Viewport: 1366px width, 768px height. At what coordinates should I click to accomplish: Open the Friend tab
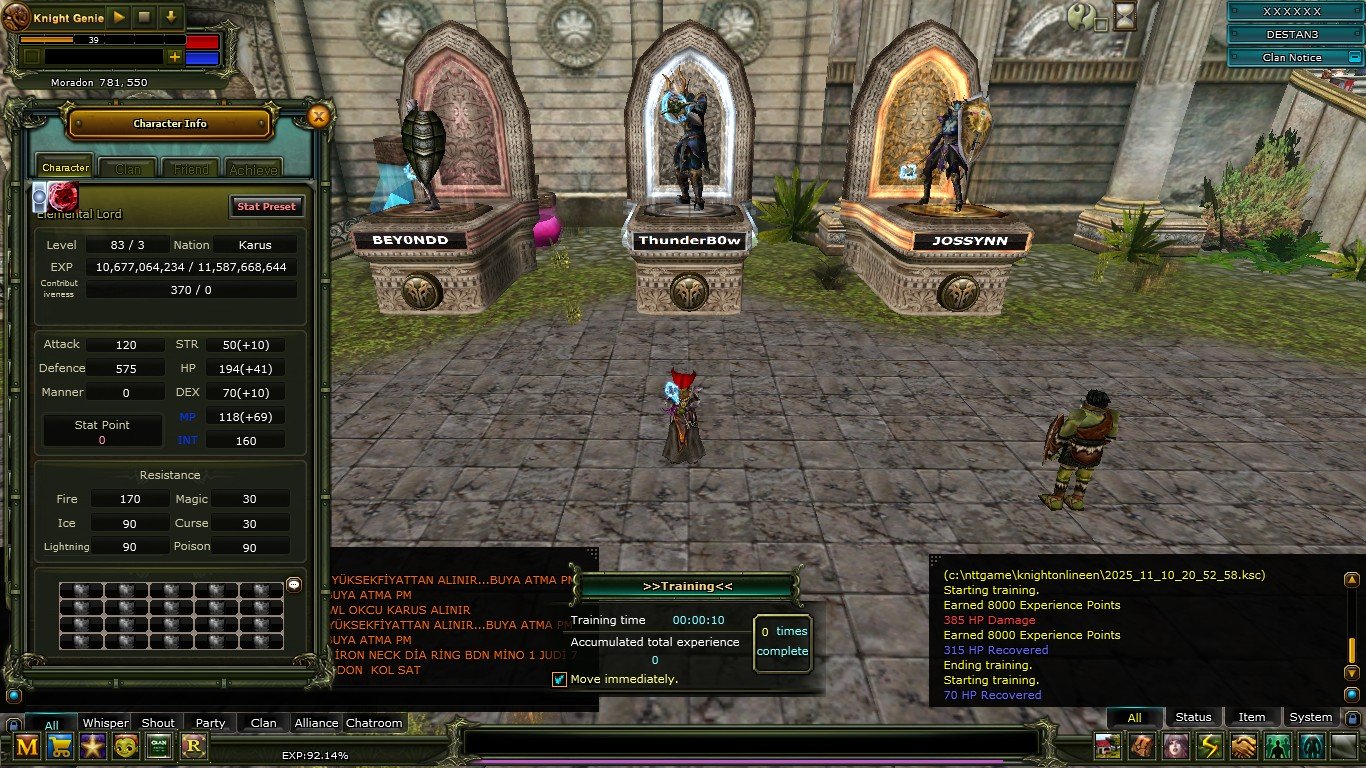coord(191,169)
